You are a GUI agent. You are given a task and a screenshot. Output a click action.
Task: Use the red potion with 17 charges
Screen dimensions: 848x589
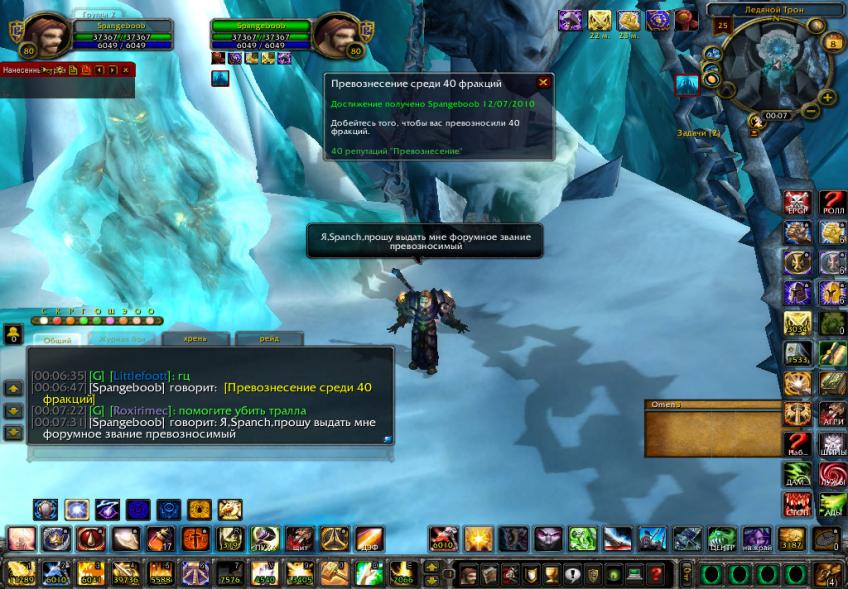159,540
